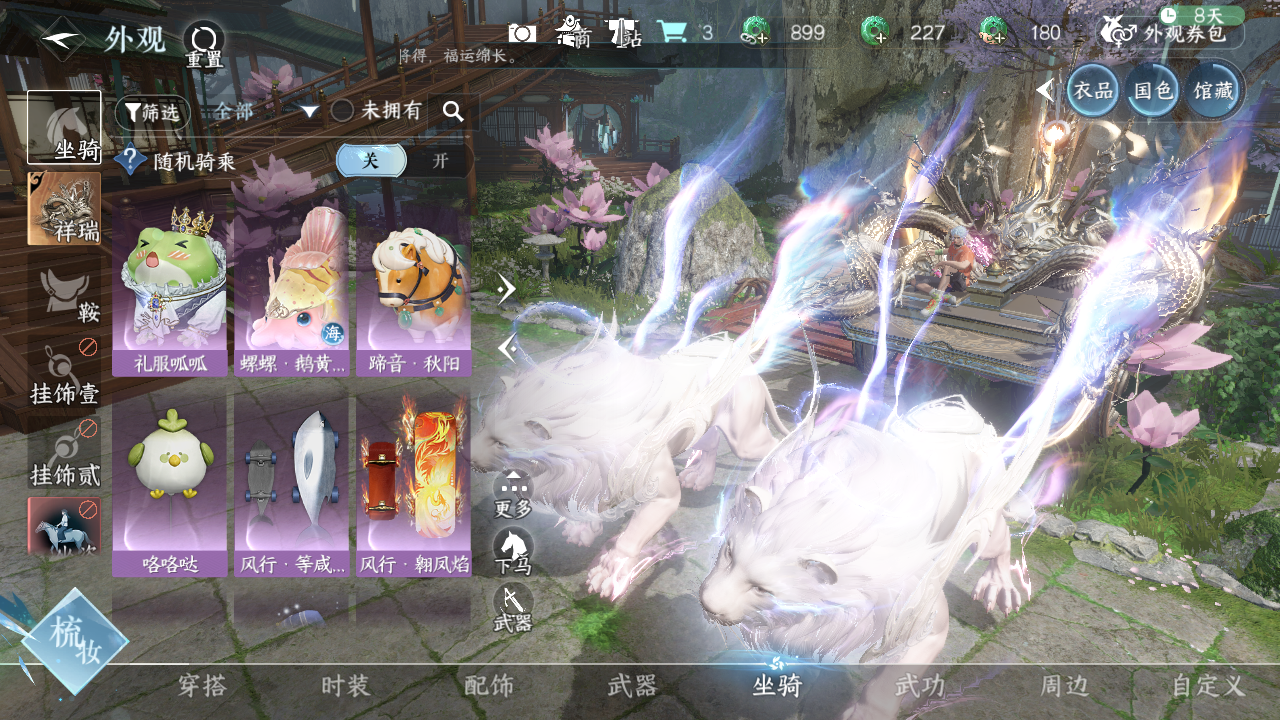
Task: Open the 筛选 filter
Action: click(x=152, y=113)
